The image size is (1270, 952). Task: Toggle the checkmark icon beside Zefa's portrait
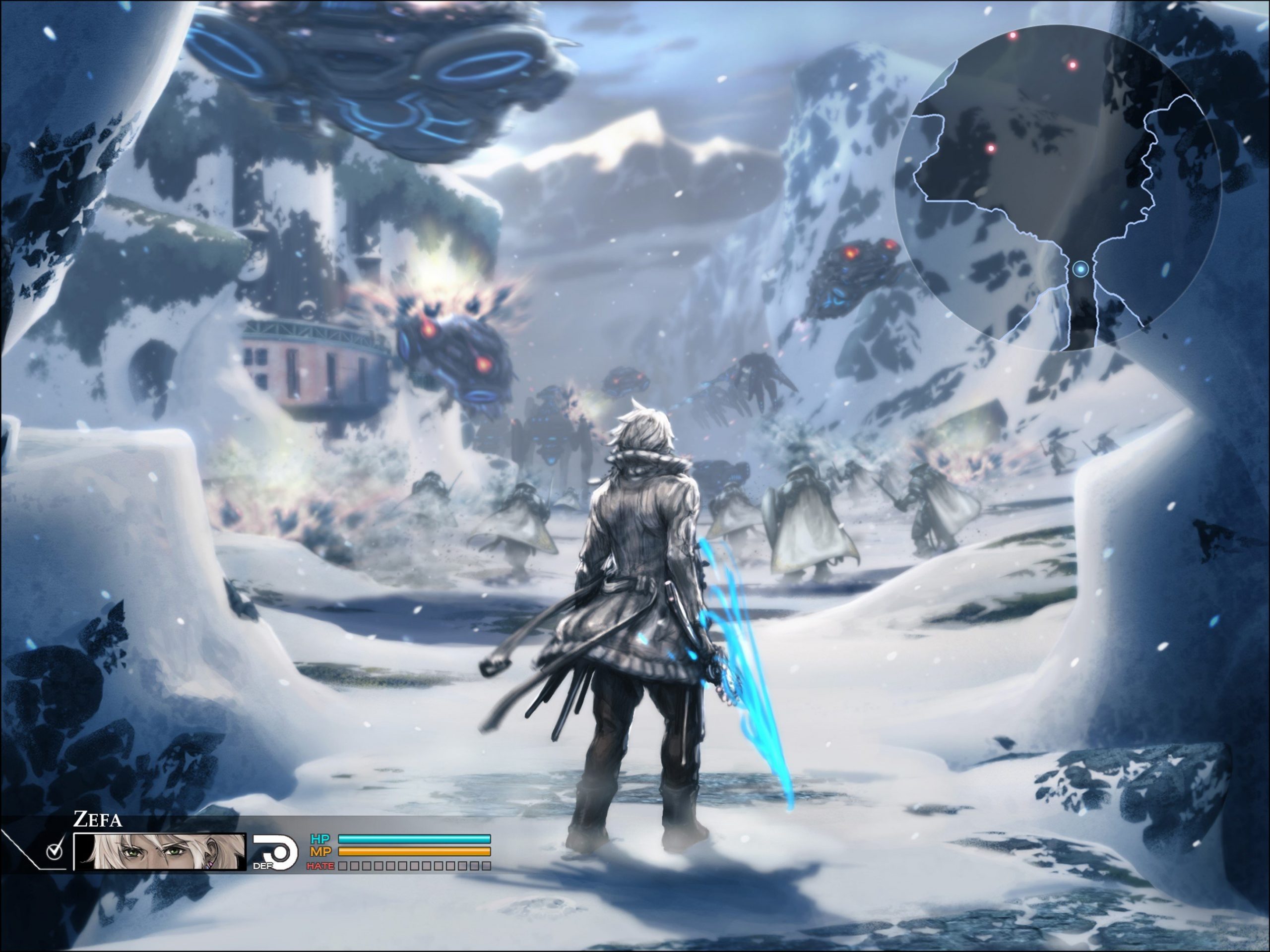tap(55, 851)
